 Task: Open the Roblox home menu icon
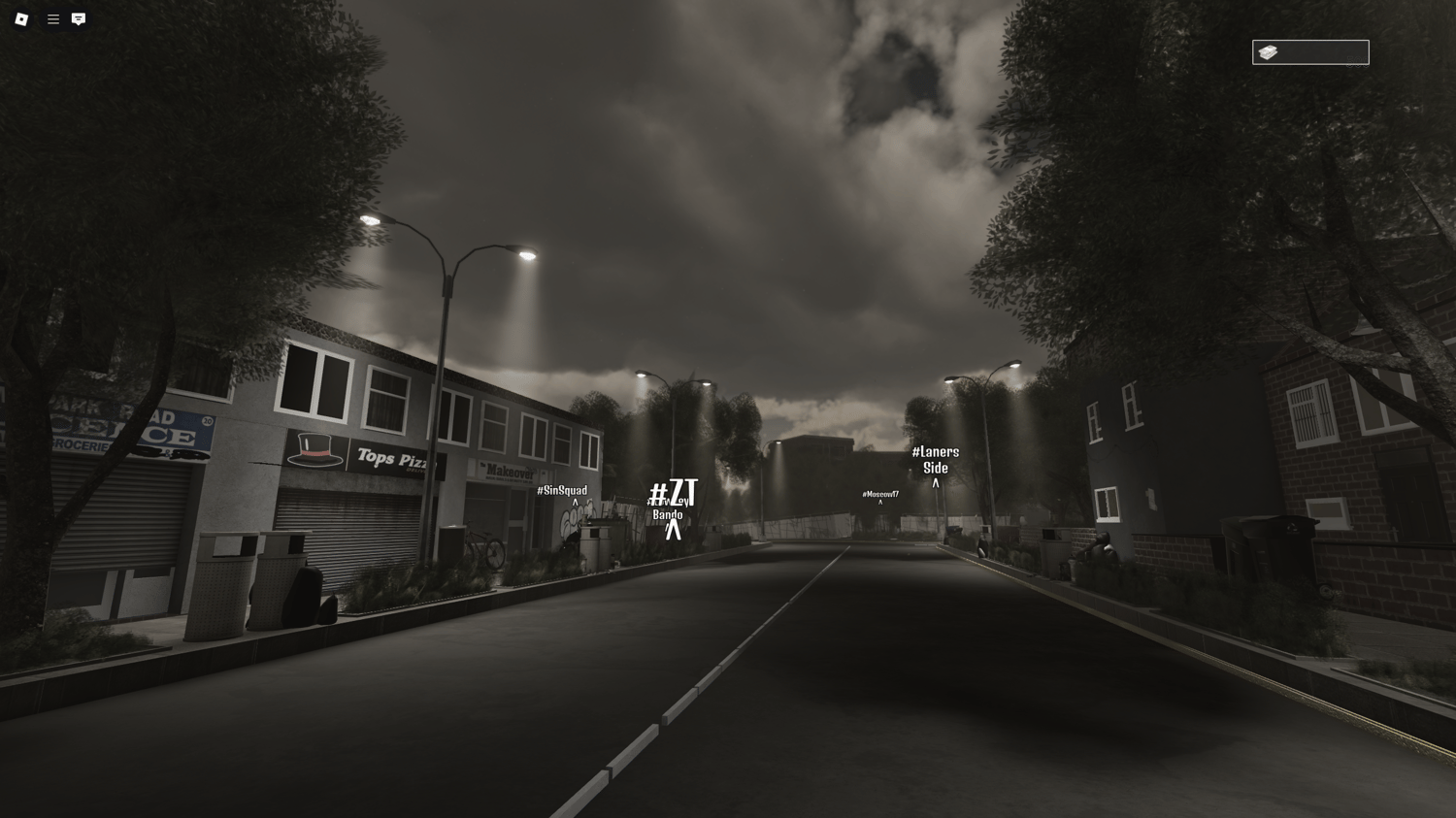[20, 18]
